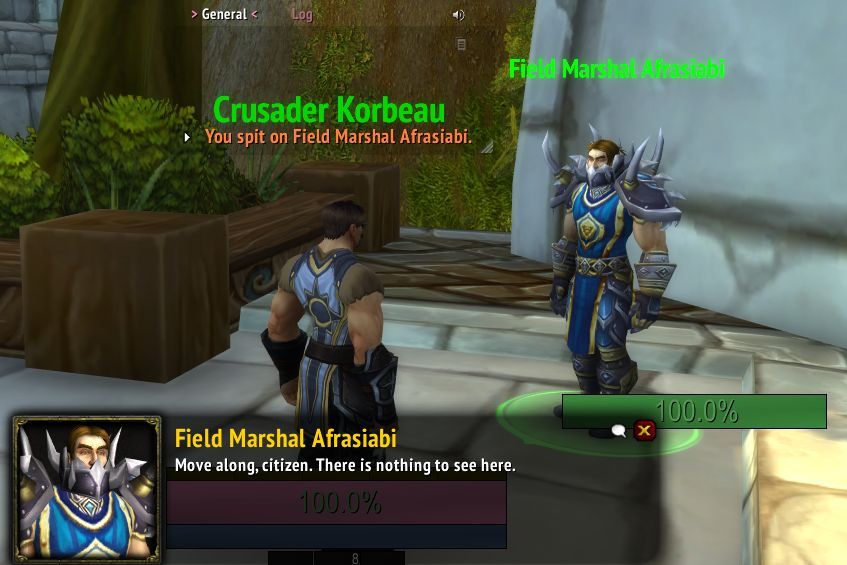Click the red X icon under target bar
Screen dimensions: 847x565
645,431
